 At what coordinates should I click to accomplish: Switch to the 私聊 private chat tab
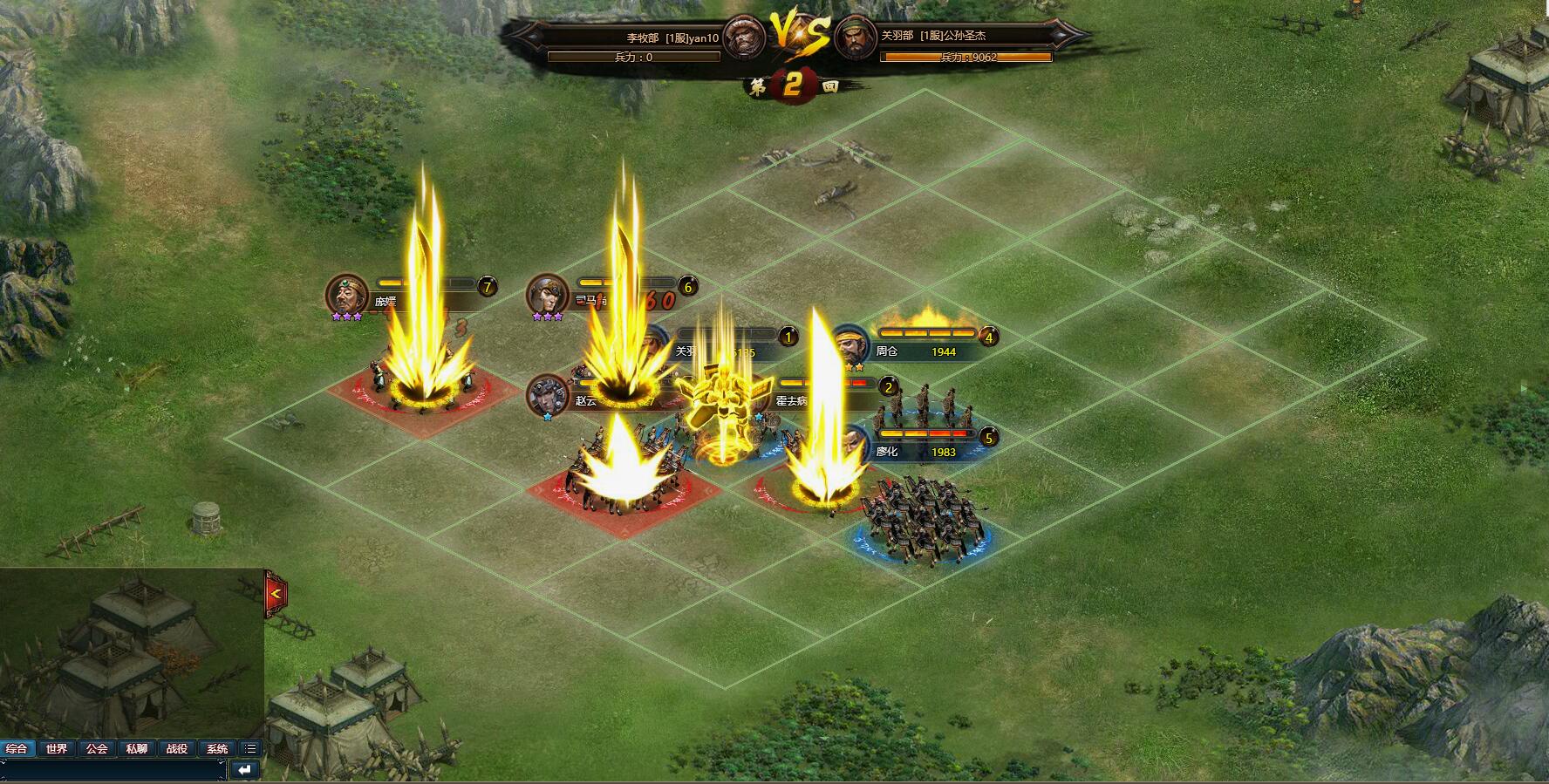click(137, 748)
